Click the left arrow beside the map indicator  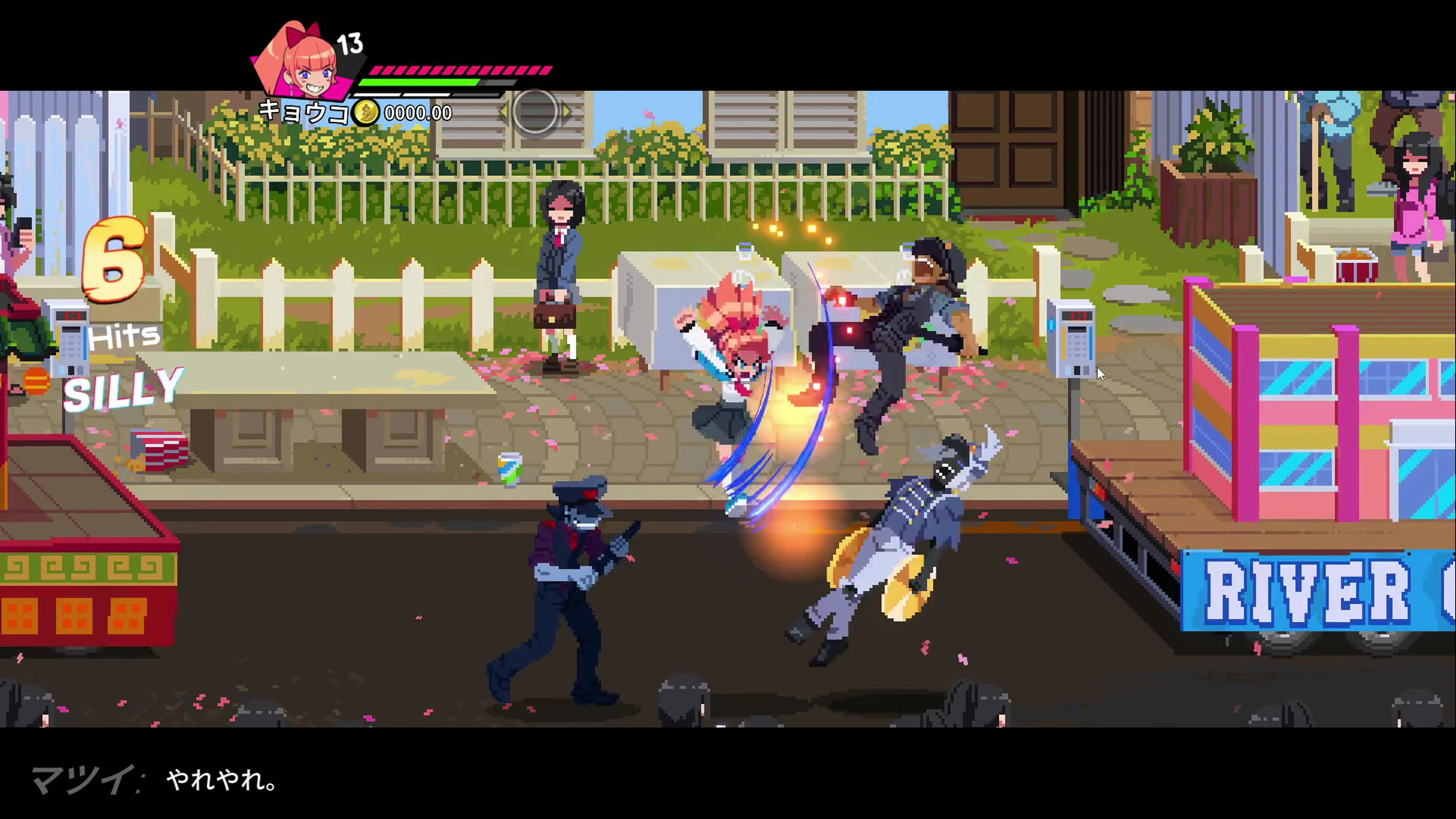coord(505,113)
